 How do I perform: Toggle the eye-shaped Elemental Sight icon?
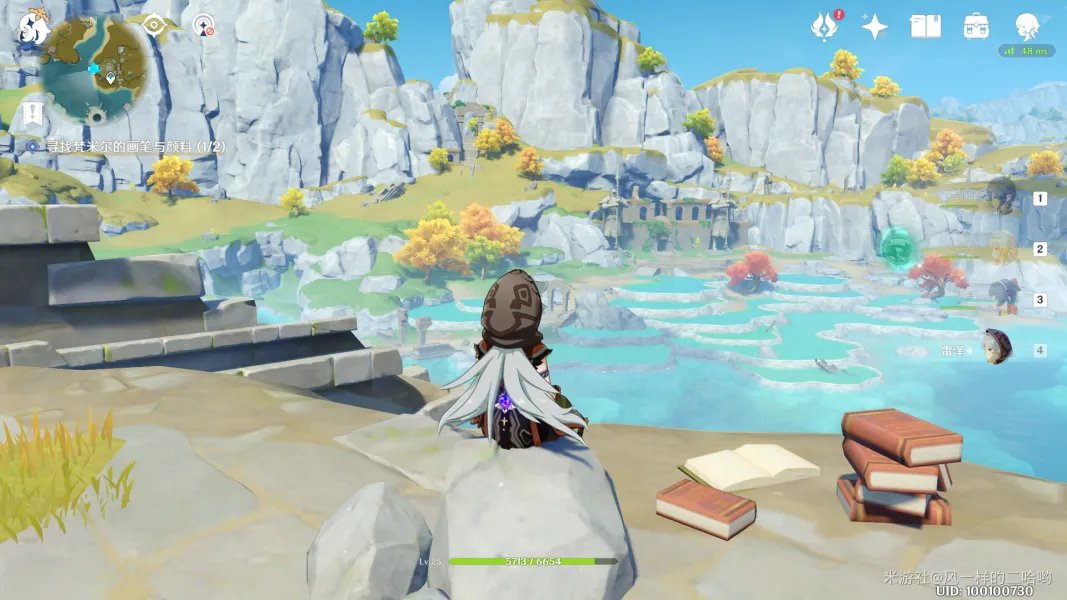coord(153,25)
